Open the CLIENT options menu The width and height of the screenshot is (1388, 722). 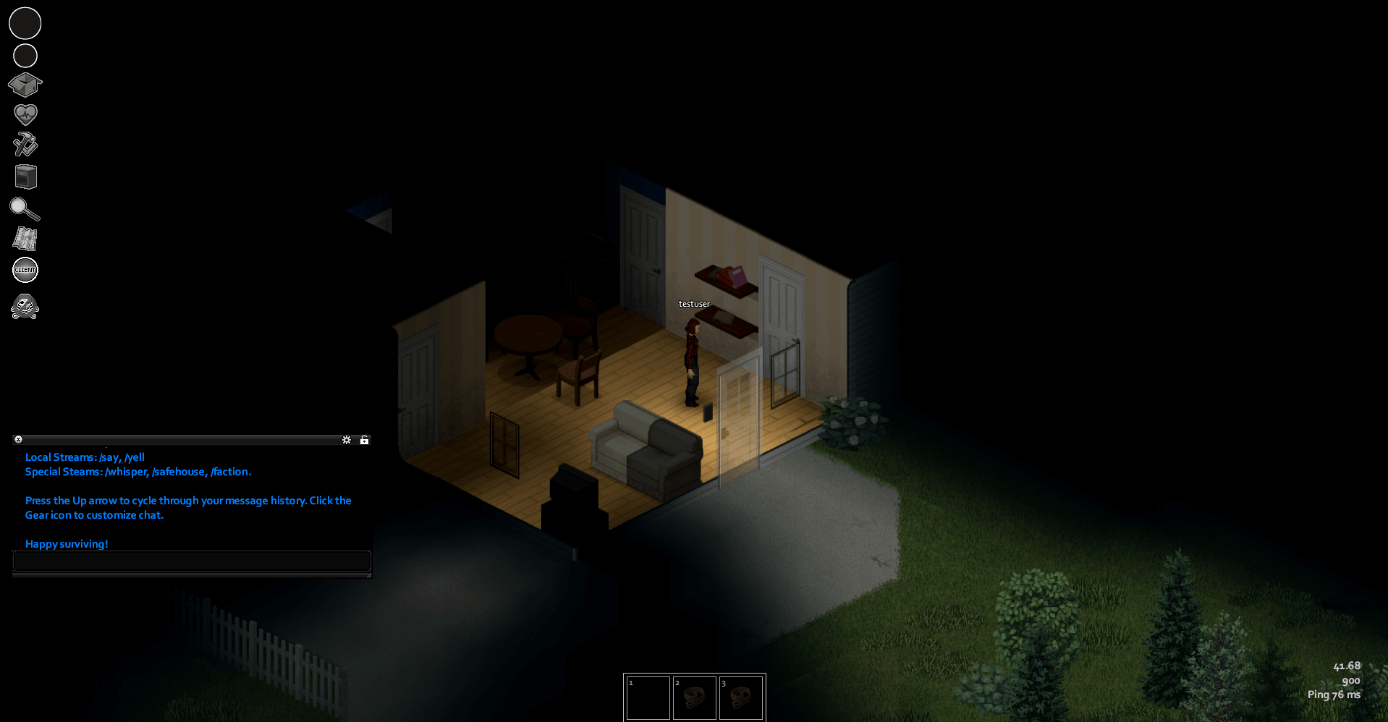pos(25,269)
